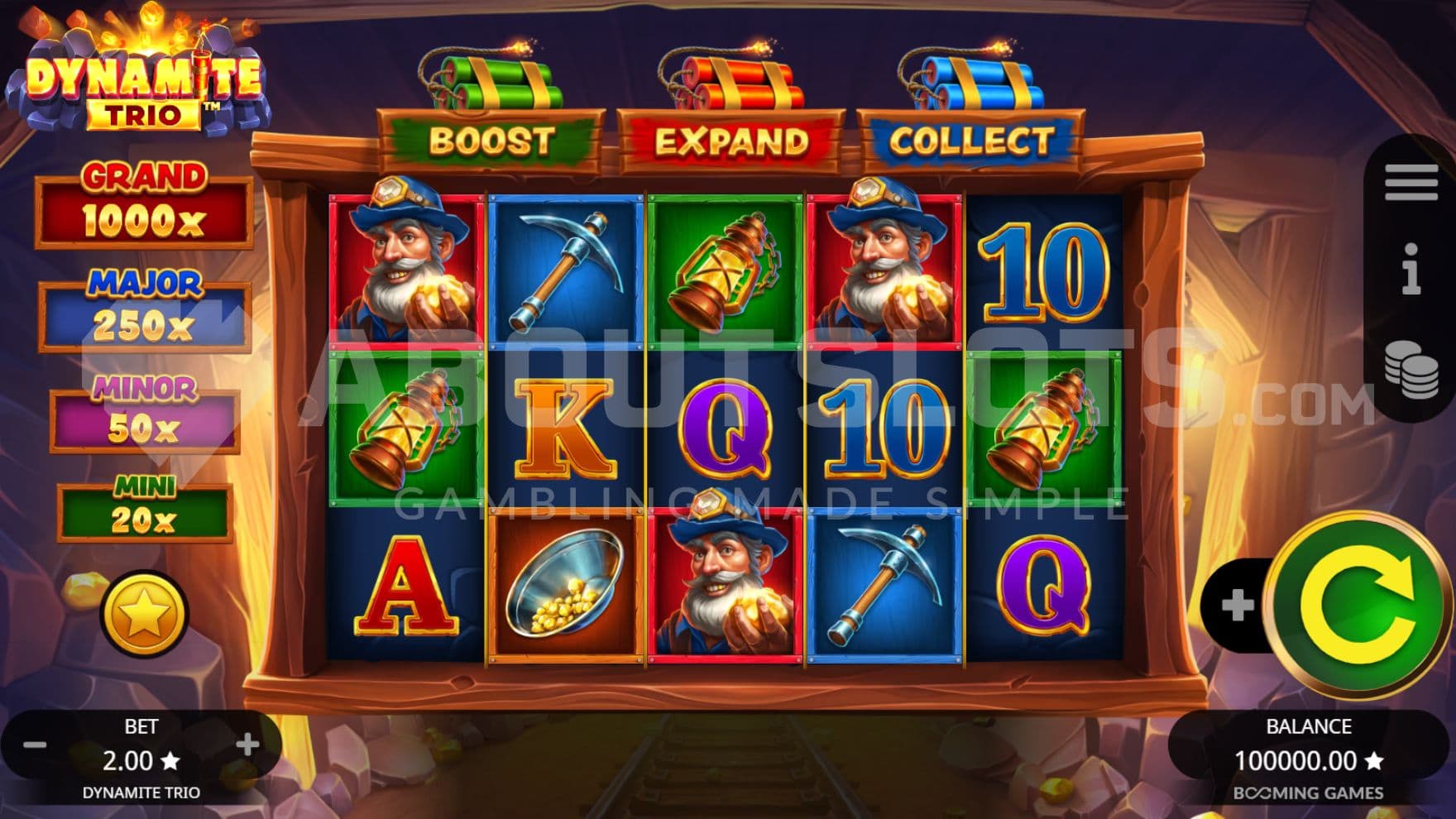This screenshot has height=819, width=1456.
Task: Expand the plus button beside spin
Action: (1236, 606)
